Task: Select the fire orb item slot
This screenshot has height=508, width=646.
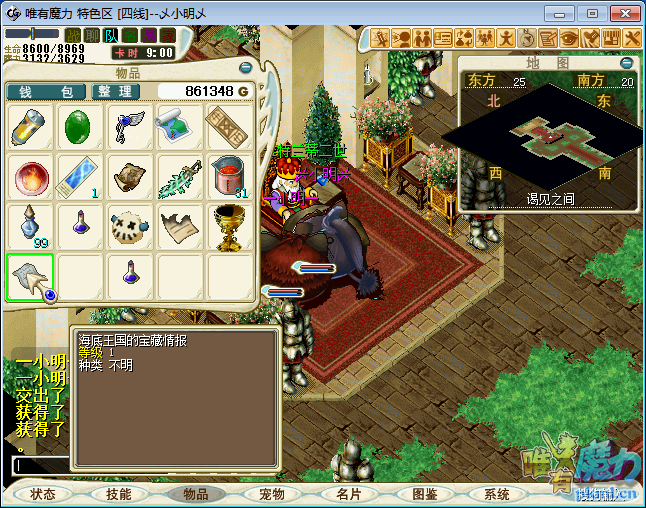Action: coord(31,177)
